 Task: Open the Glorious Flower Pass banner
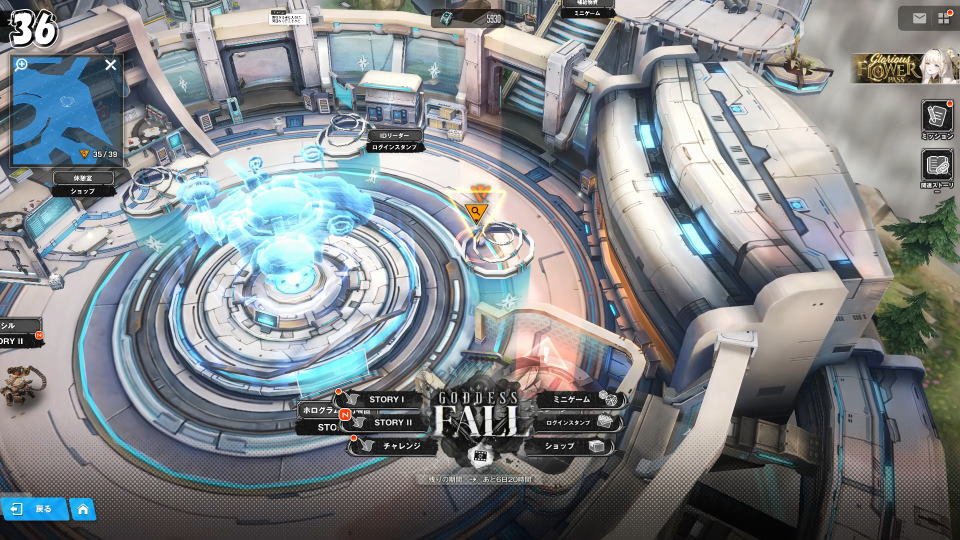905,68
